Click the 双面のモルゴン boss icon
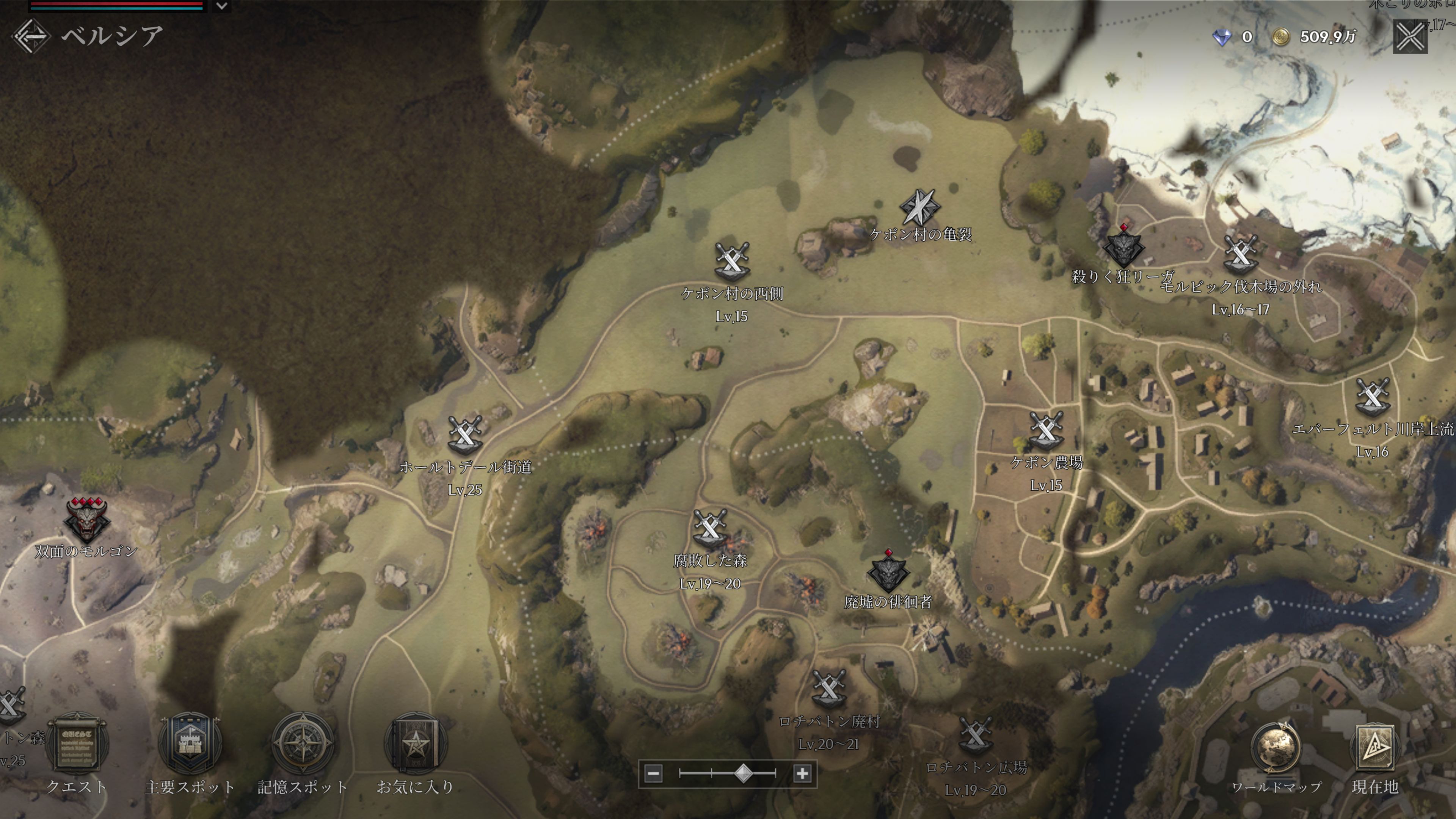 (86, 519)
